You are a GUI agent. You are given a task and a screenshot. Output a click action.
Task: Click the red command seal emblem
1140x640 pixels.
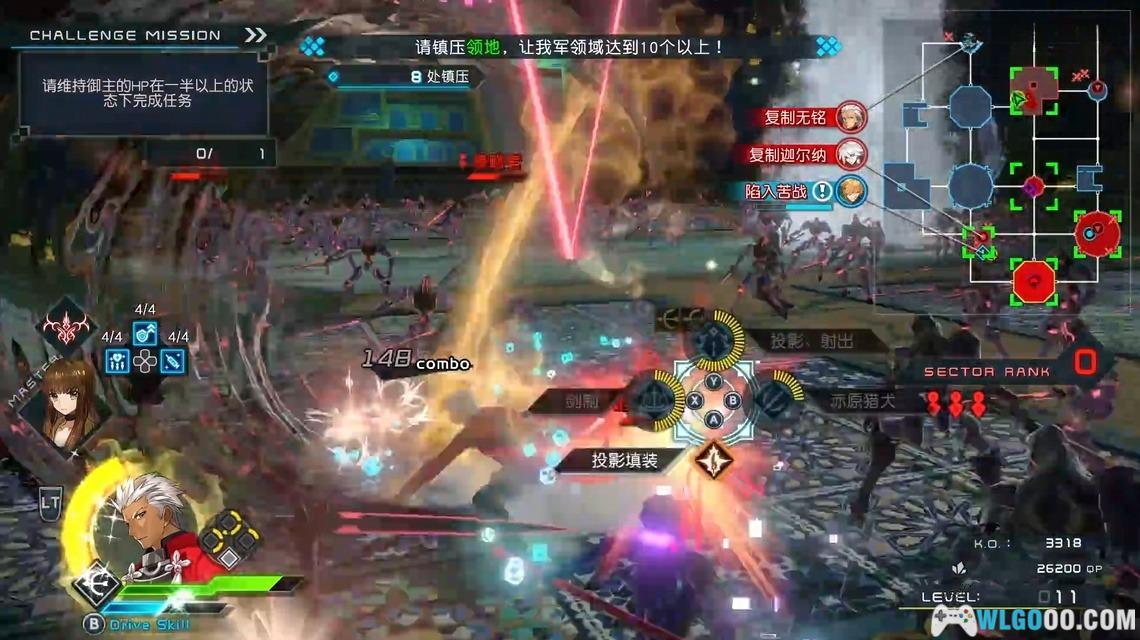point(66,327)
